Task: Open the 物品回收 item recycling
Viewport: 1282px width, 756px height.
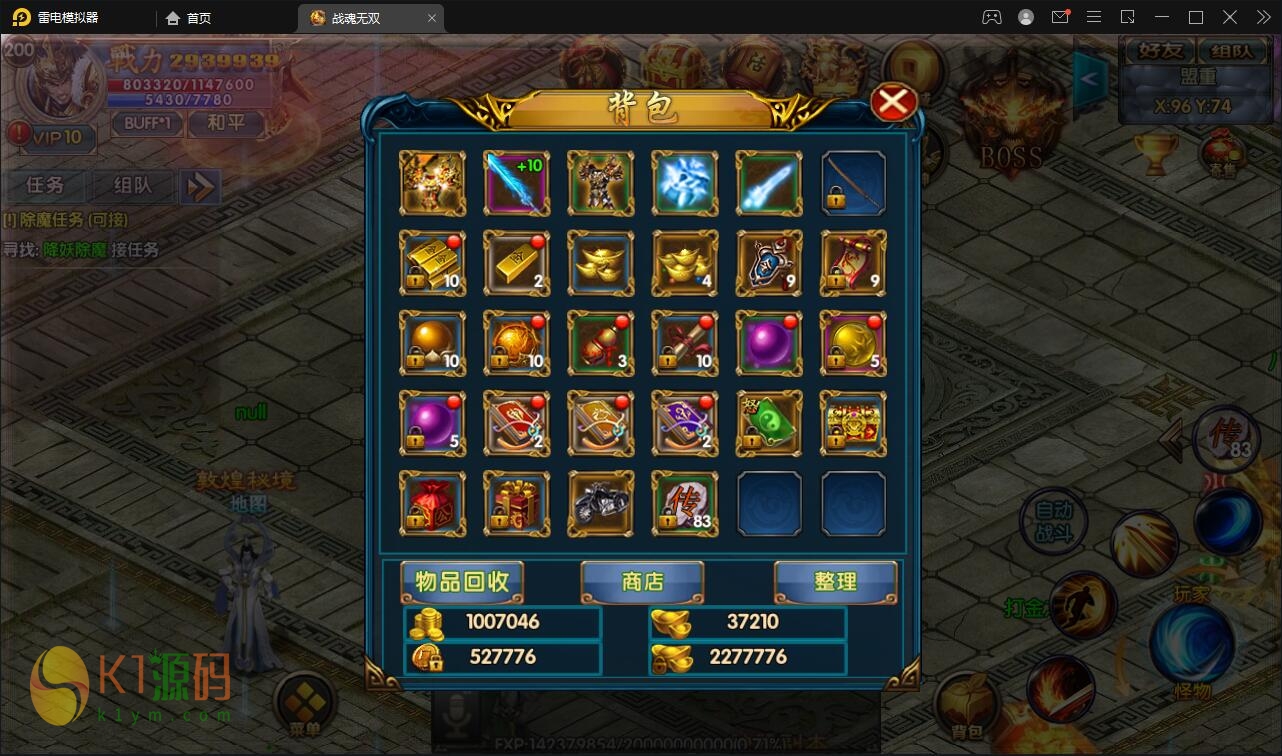Action: (462, 582)
